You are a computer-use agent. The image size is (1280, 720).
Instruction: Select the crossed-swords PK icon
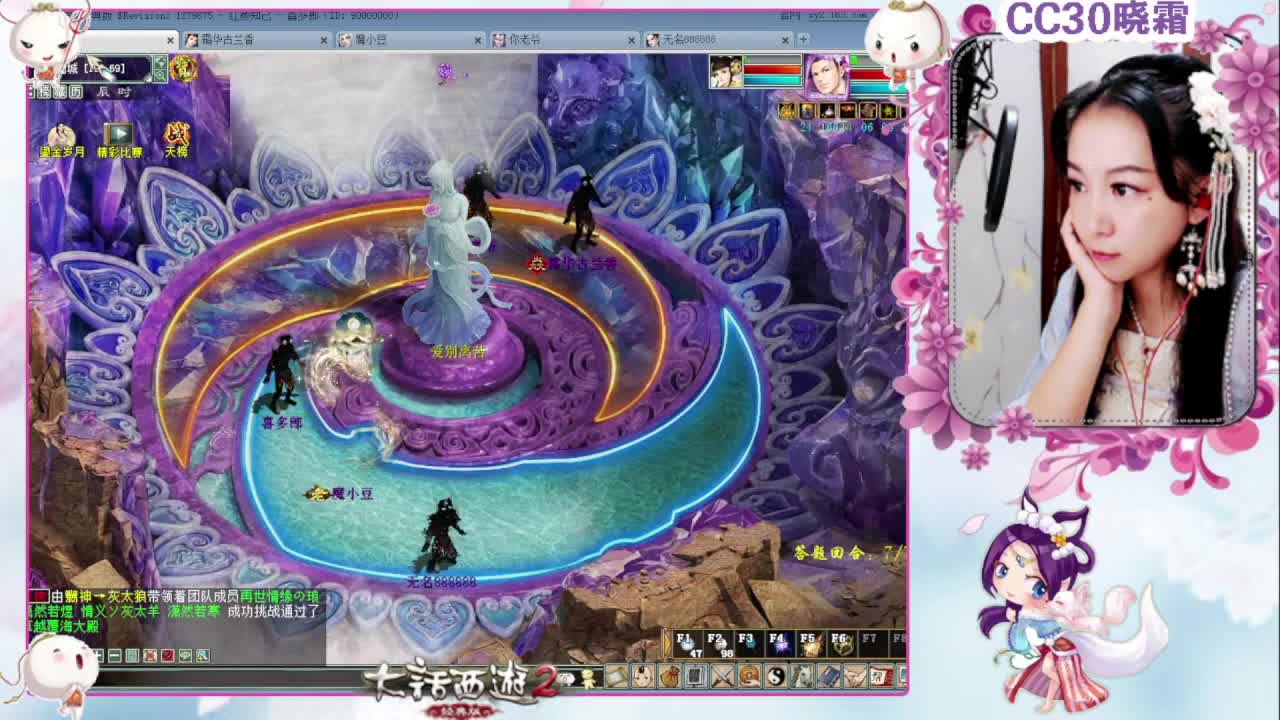click(722, 676)
